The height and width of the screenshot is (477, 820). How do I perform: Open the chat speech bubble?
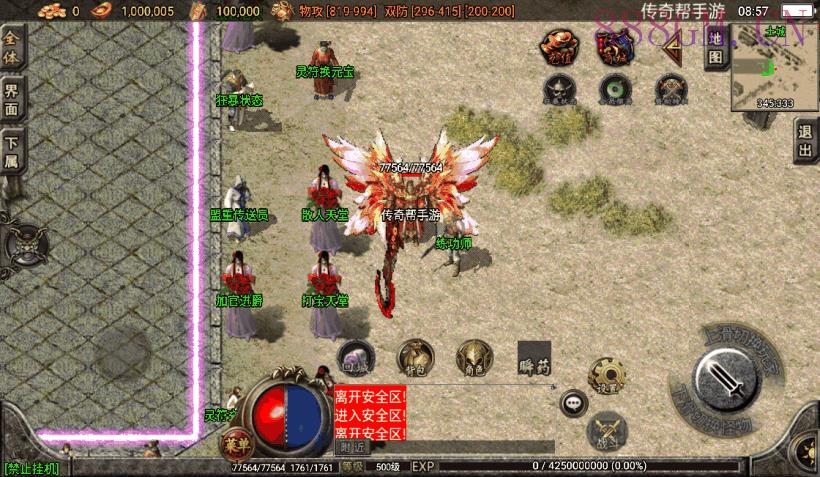(573, 402)
